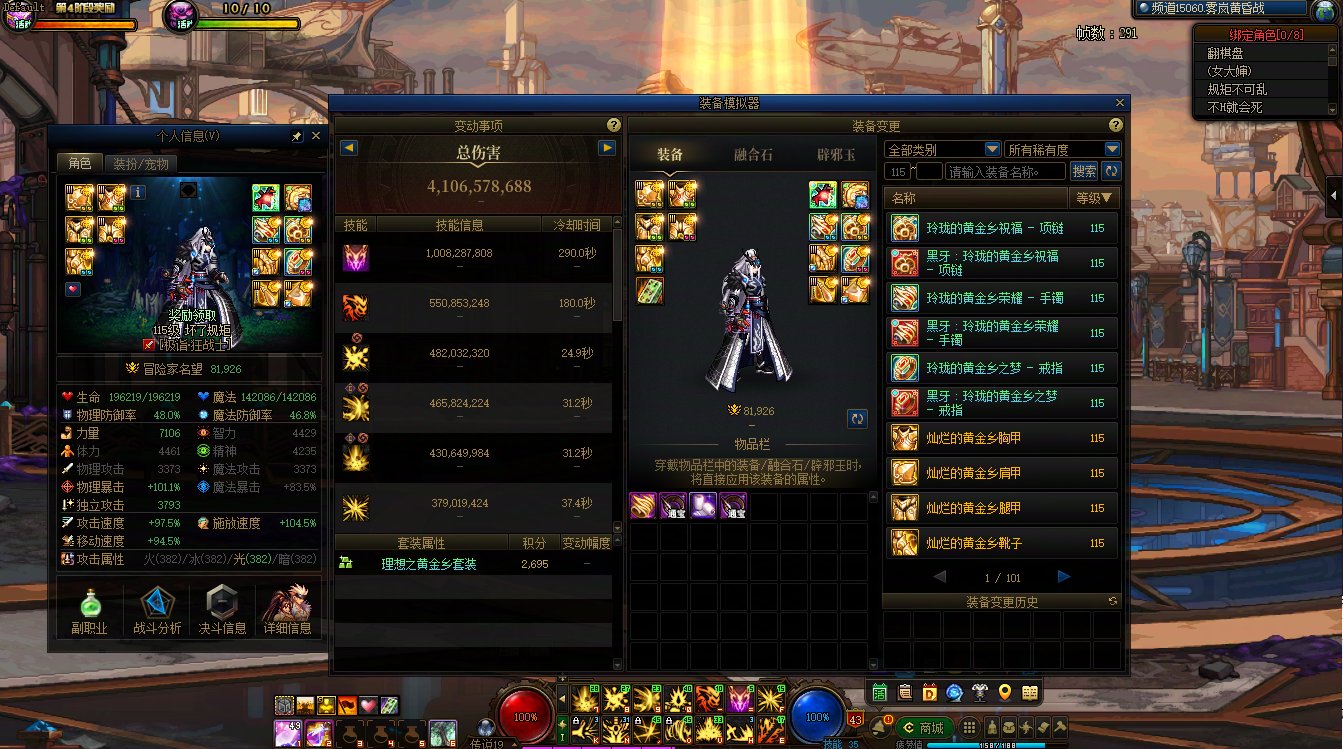Viewport: 1343px width, 749px height.
Task: Open 决斗信息 duel information
Action: click(x=222, y=609)
